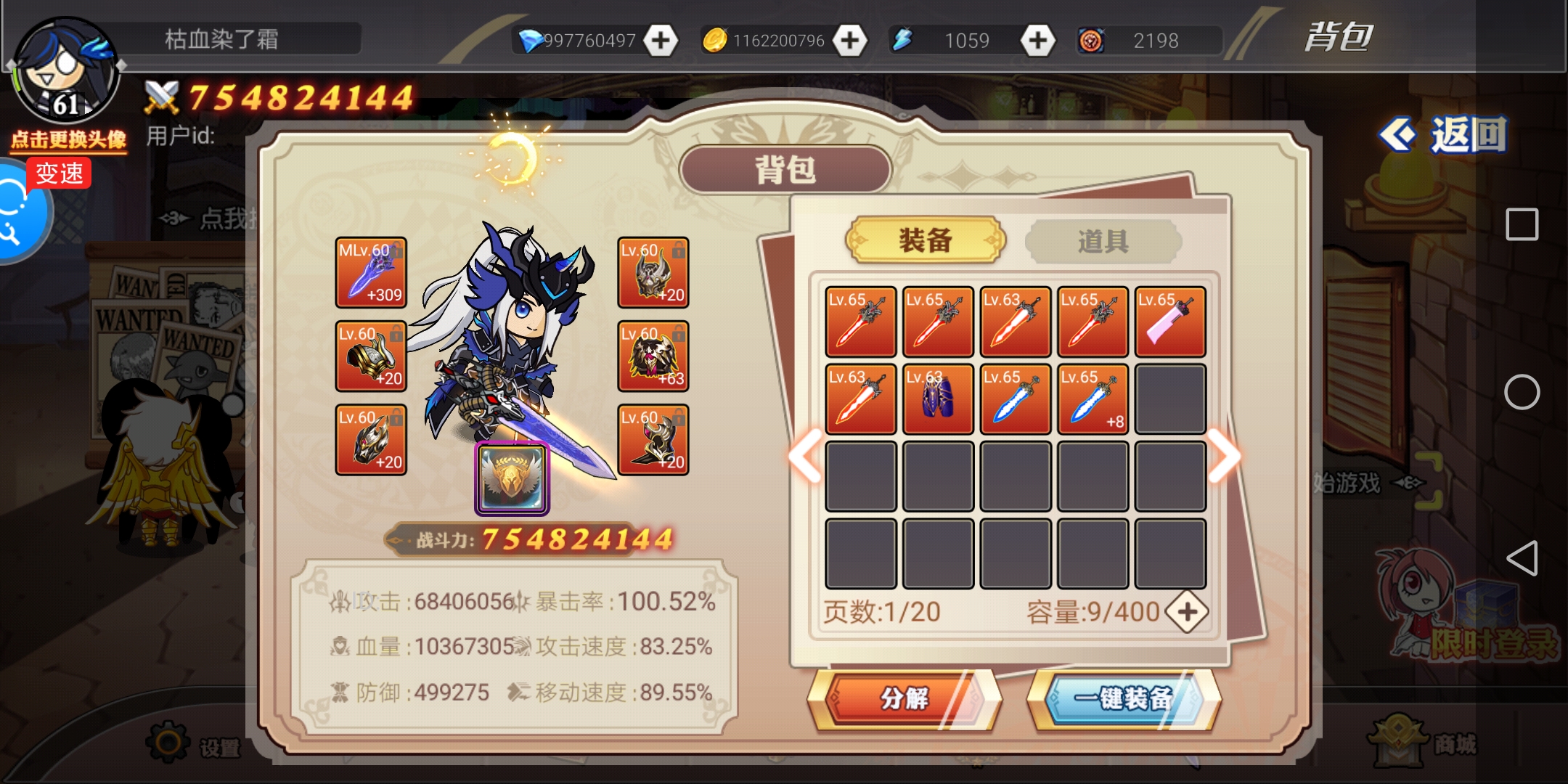
Task: Expand bag capacity with the plus icon
Action: [1187, 612]
